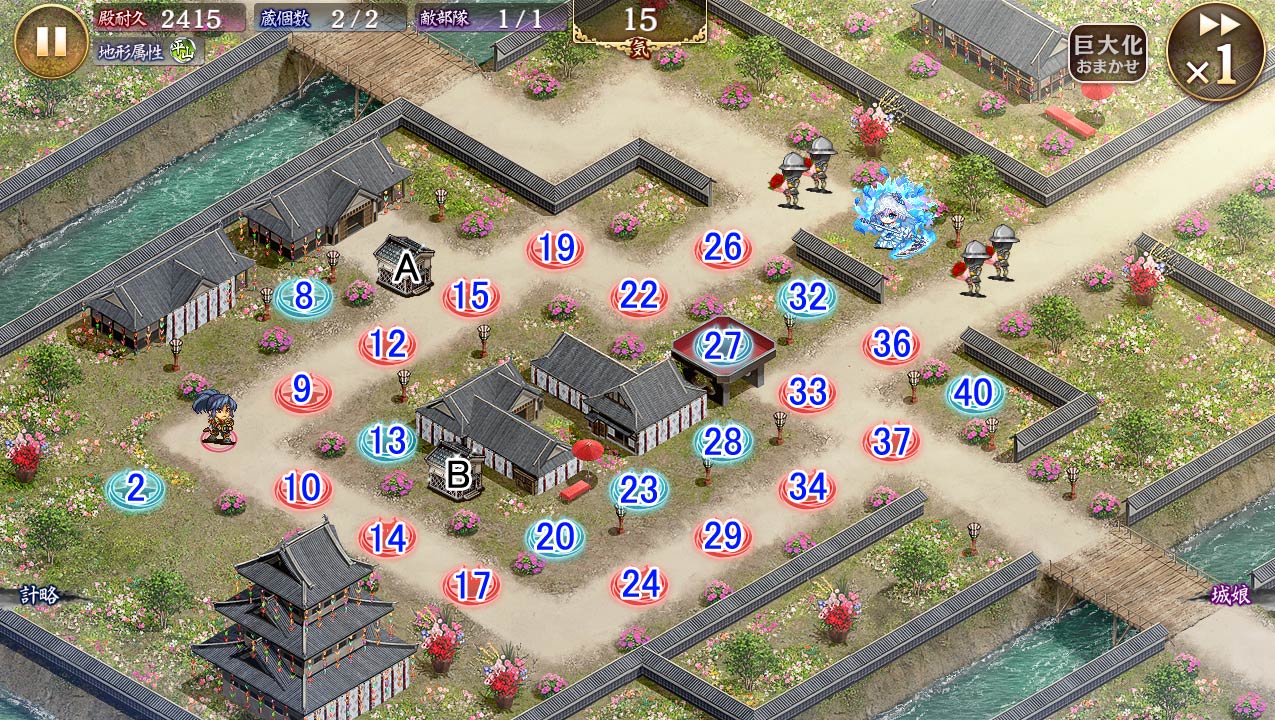Select blue deployment tile 40

click(974, 393)
